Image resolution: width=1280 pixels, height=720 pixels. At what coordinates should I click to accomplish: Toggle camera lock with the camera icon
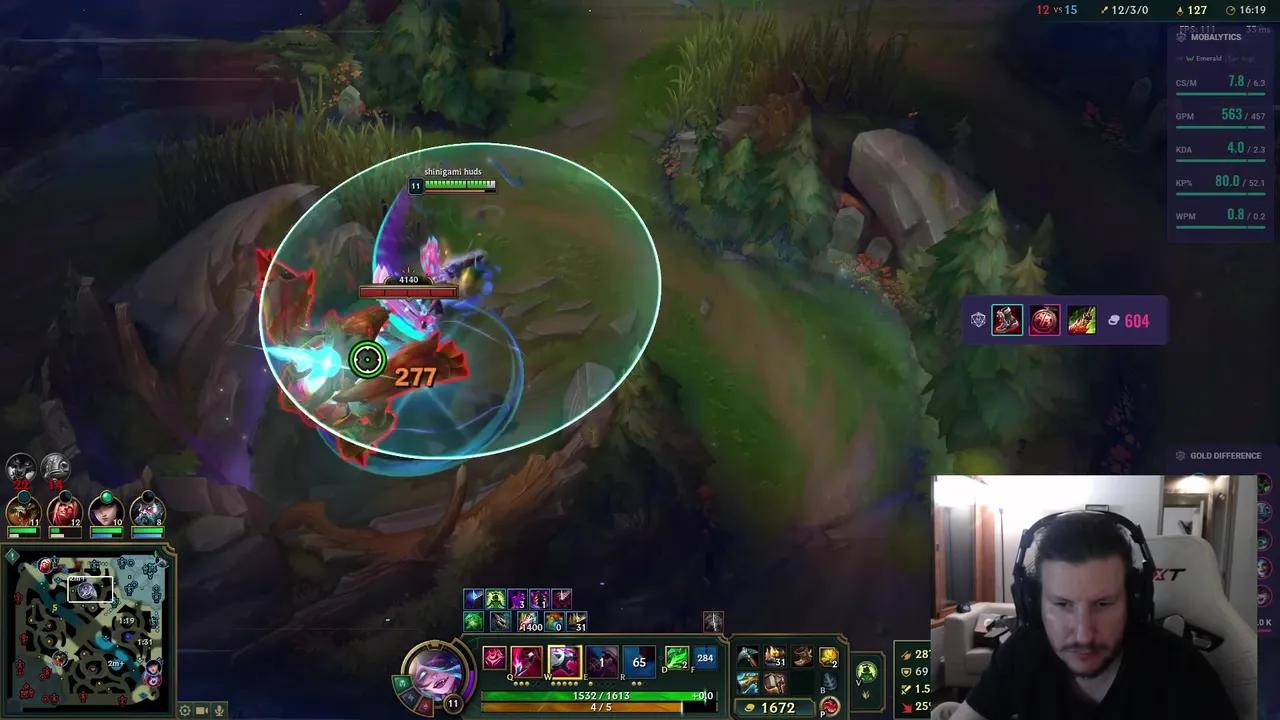click(202, 710)
